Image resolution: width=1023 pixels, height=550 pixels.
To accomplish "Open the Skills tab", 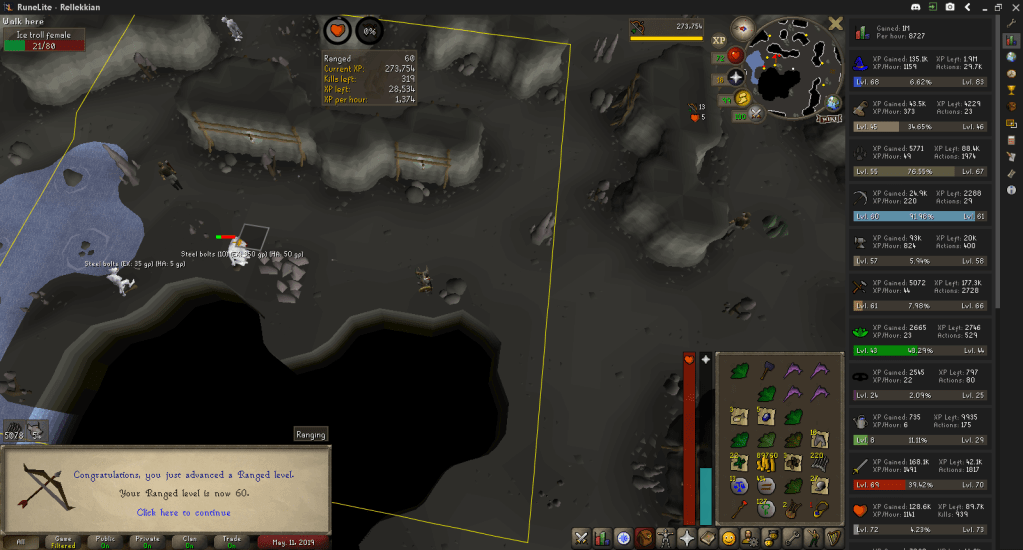I will (x=603, y=538).
